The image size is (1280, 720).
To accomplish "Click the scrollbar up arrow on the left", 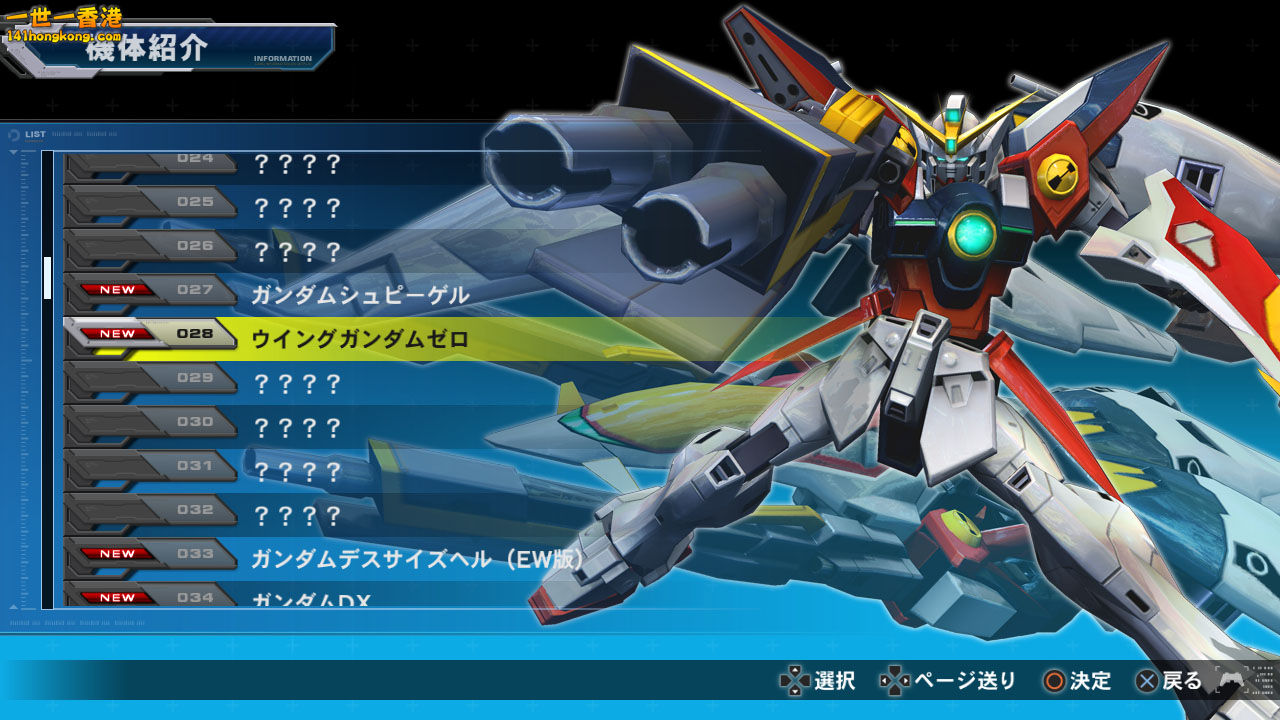I will [13, 152].
